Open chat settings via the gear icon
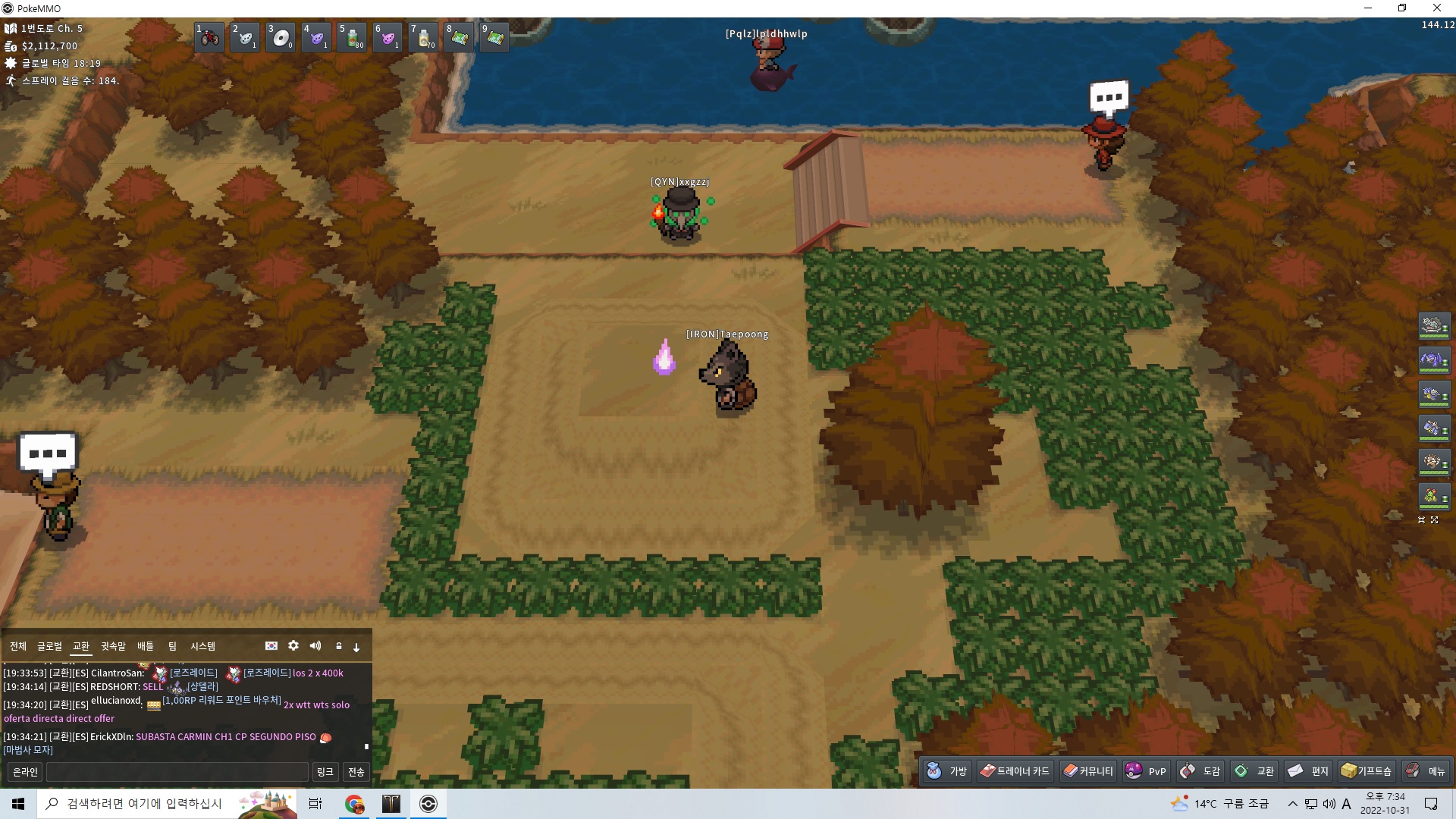The image size is (1456, 819). [293, 645]
